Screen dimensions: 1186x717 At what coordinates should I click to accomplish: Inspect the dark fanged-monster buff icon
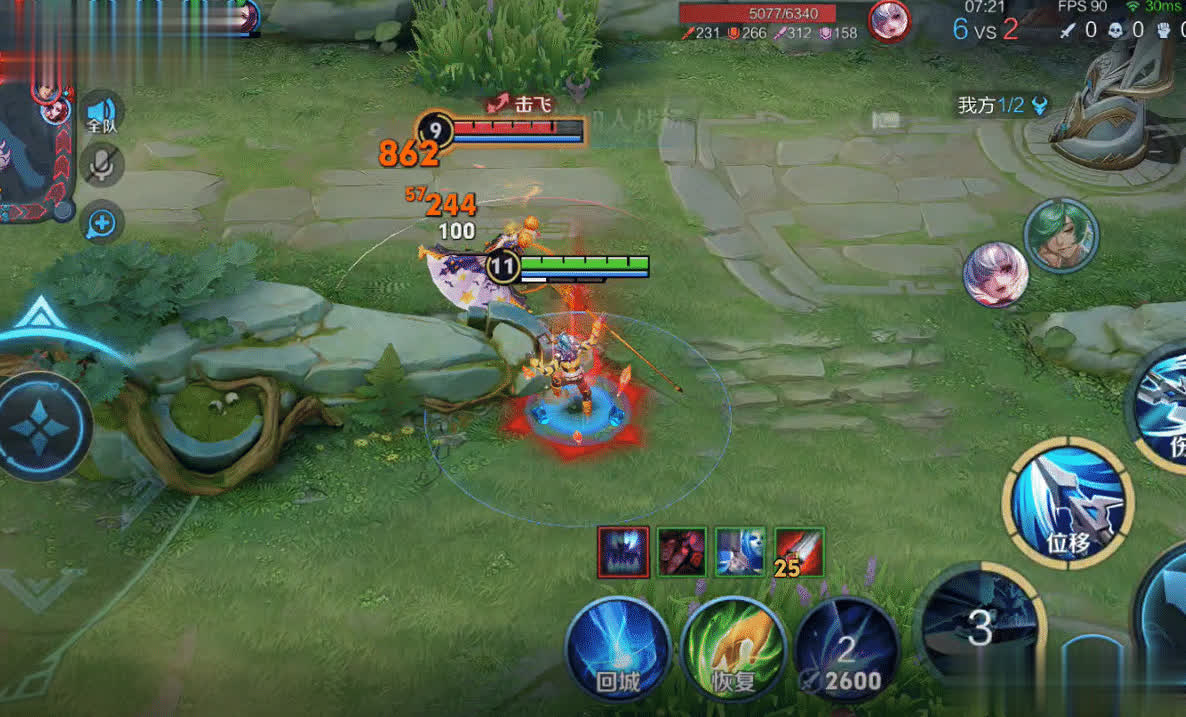[624, 552]
